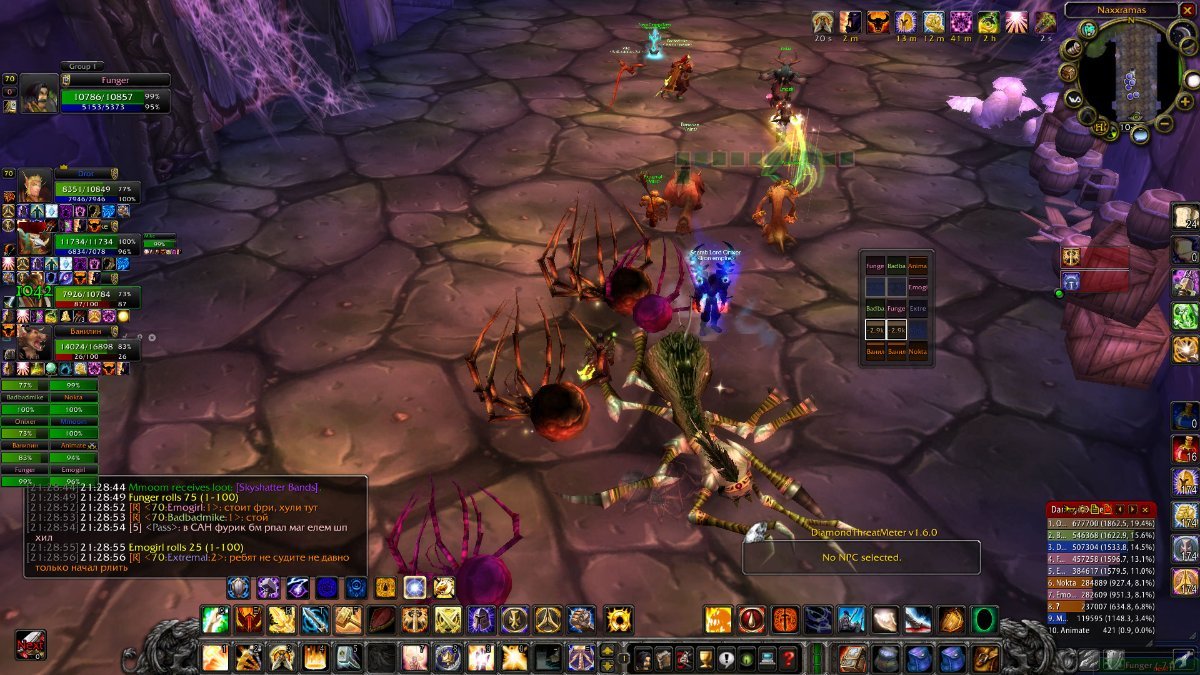Open the main backpack bag slot
The height and width of the screenshot is (675, 1200).
click(985, 658)
